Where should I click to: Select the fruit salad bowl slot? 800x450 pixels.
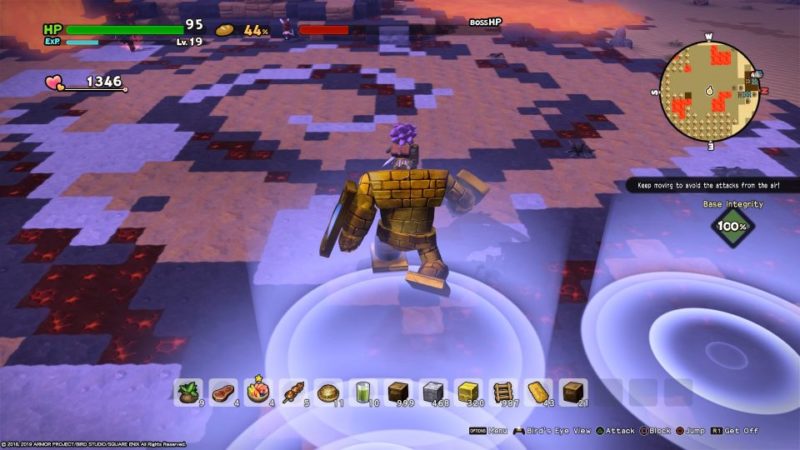[258, 392]
